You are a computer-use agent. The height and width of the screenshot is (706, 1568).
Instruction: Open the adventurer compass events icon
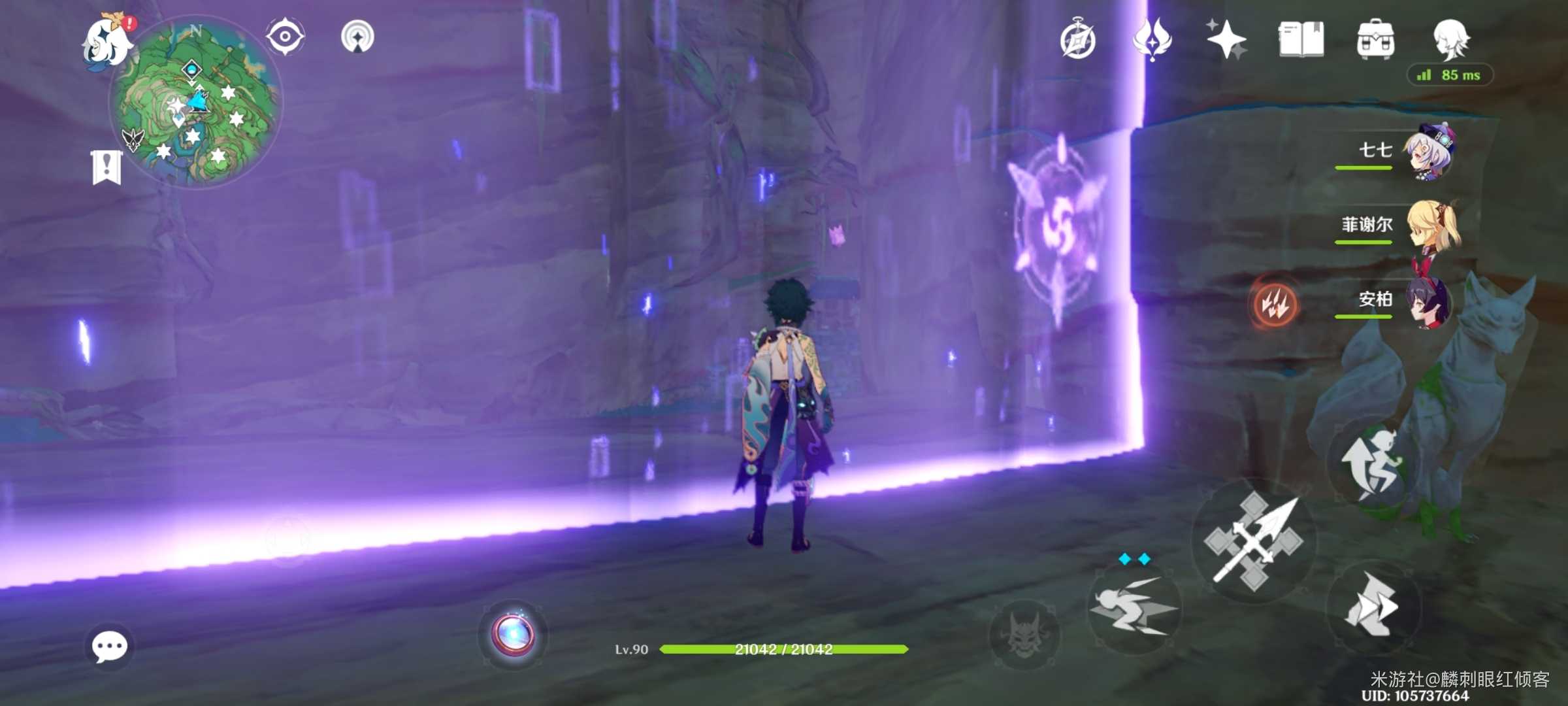(x=1077, y=41)
